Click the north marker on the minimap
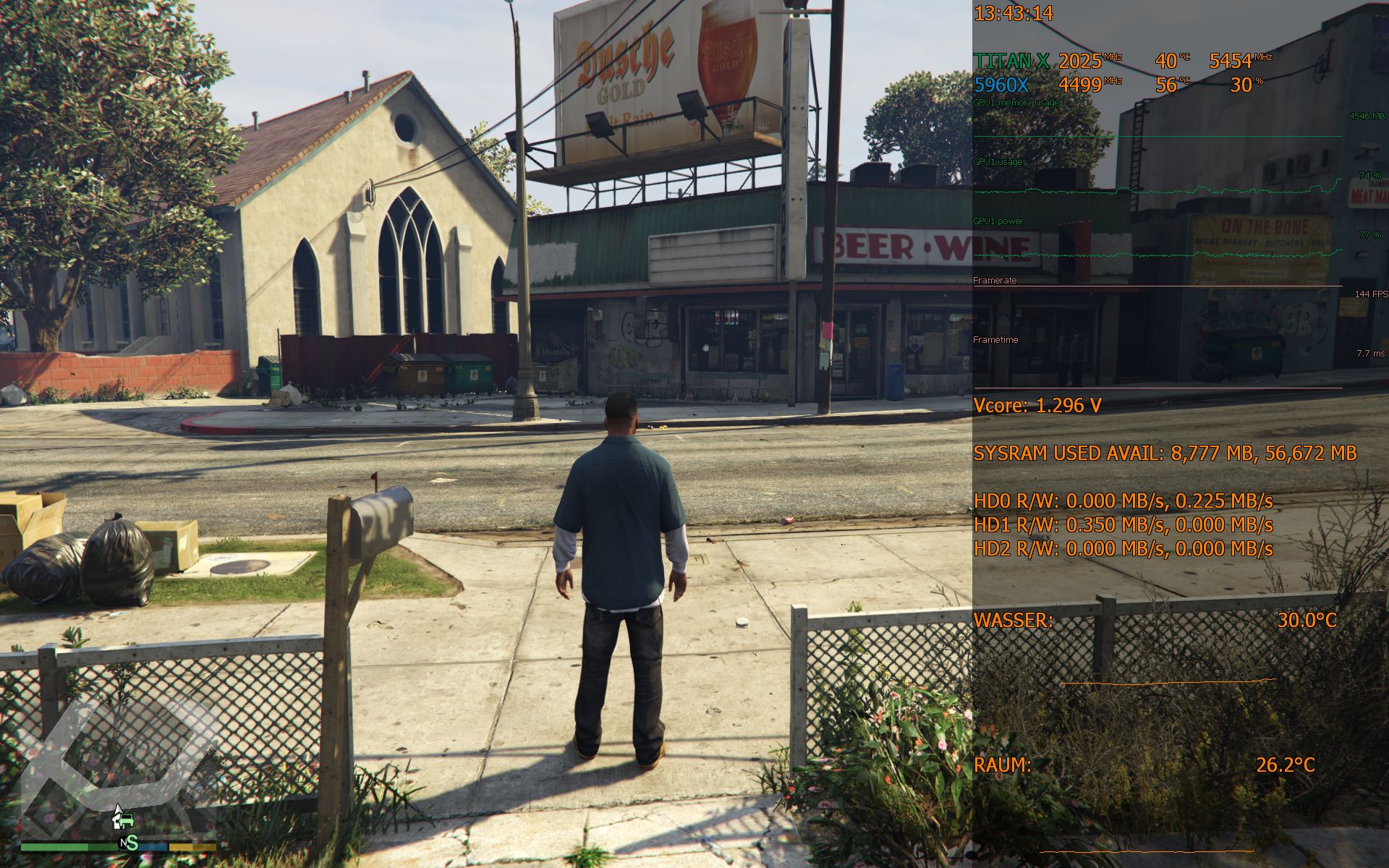 (x=124, y=843)
